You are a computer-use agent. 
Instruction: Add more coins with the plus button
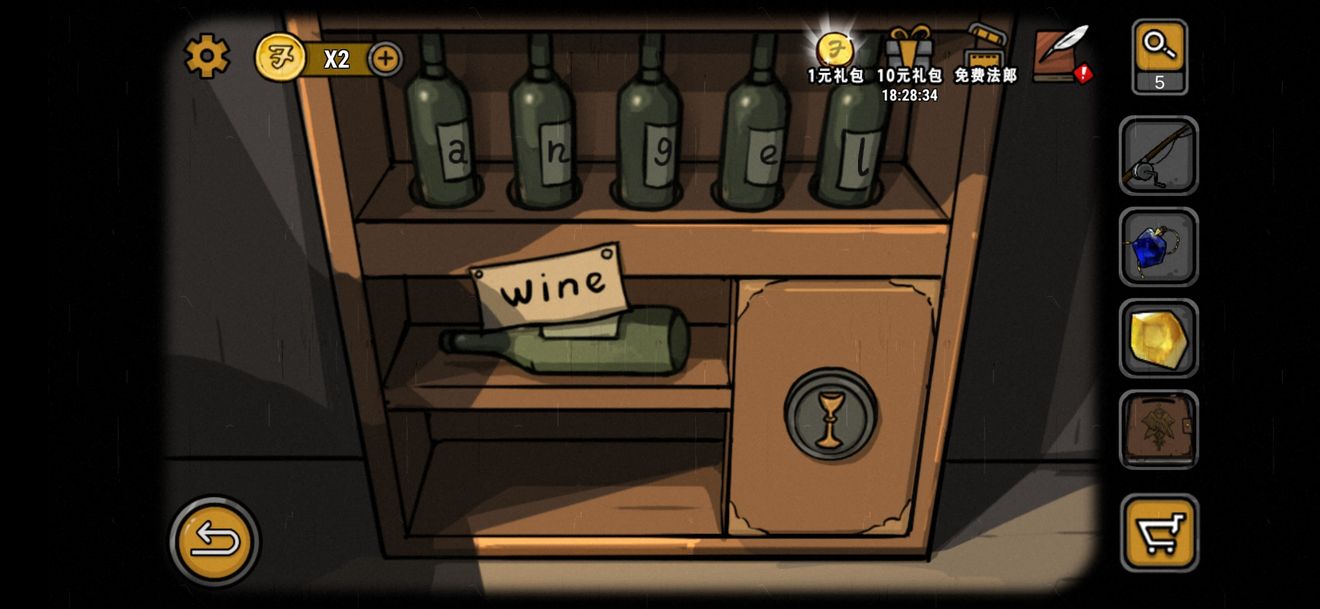(385, 59)
